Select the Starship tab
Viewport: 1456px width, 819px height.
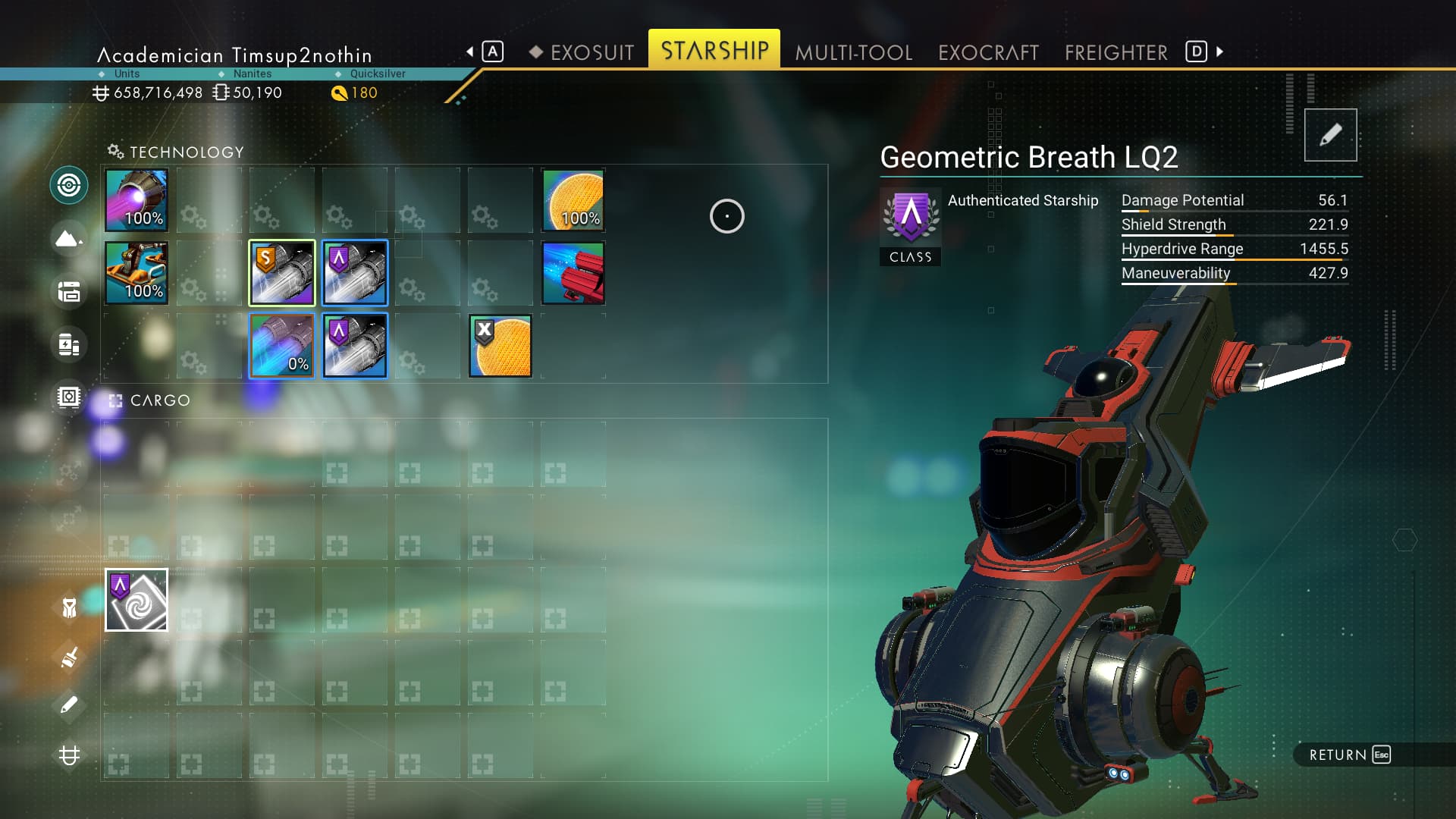(714, 50)
